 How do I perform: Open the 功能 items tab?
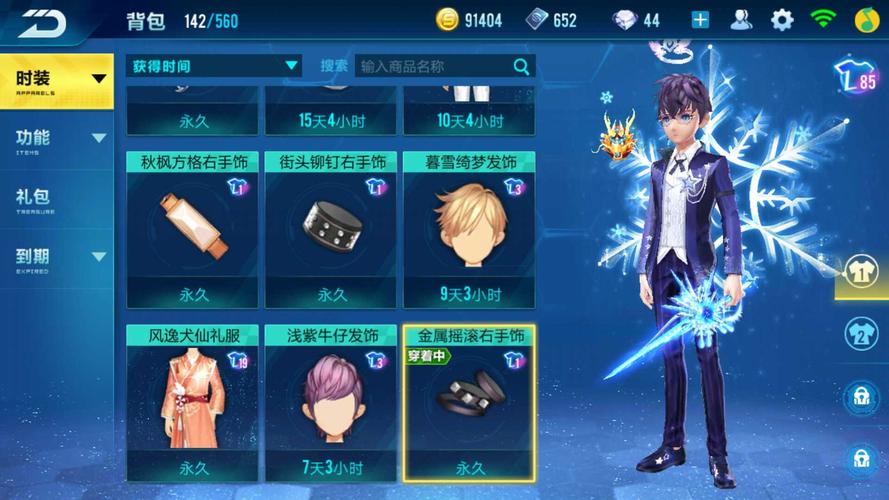(x=56, y=140)
